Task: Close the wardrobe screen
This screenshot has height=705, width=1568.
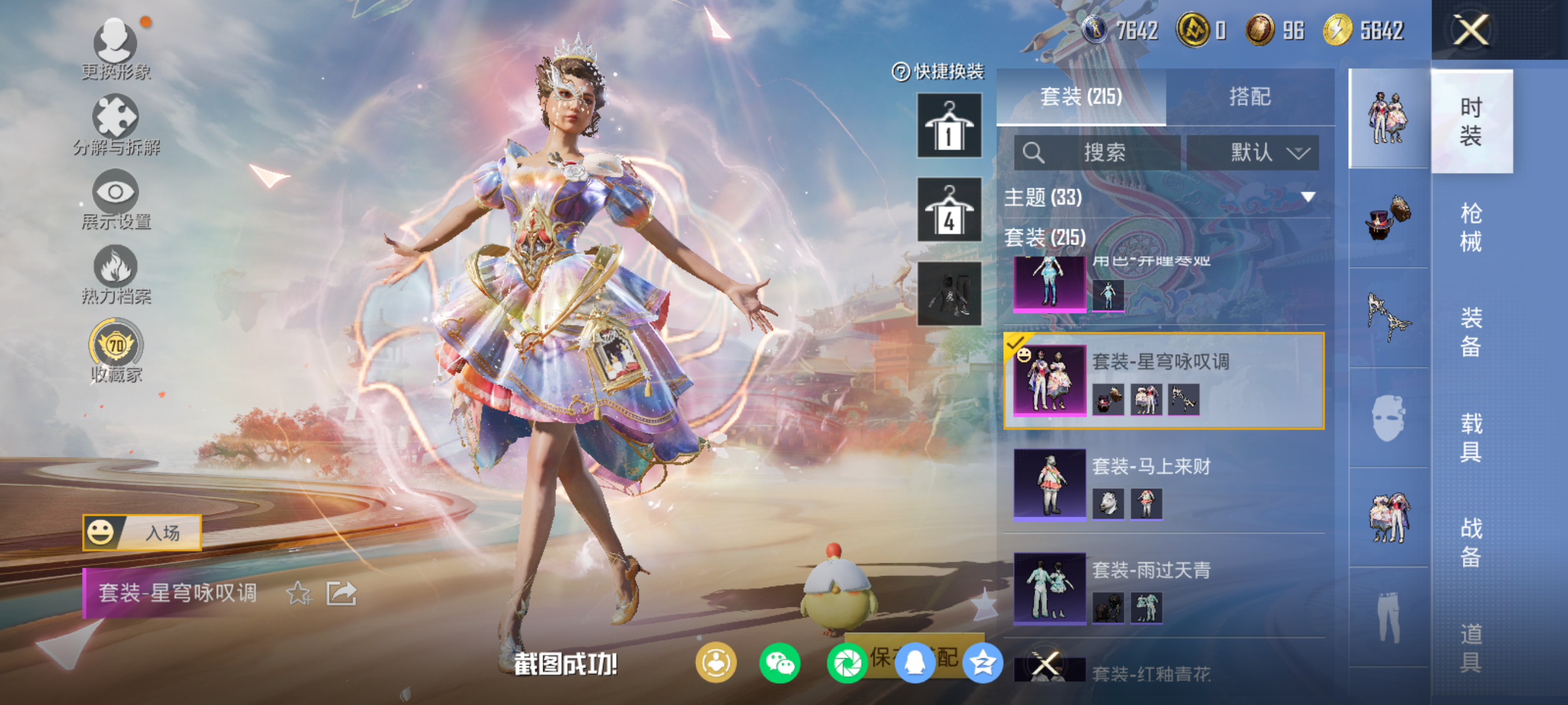Action: [1471, 30]
